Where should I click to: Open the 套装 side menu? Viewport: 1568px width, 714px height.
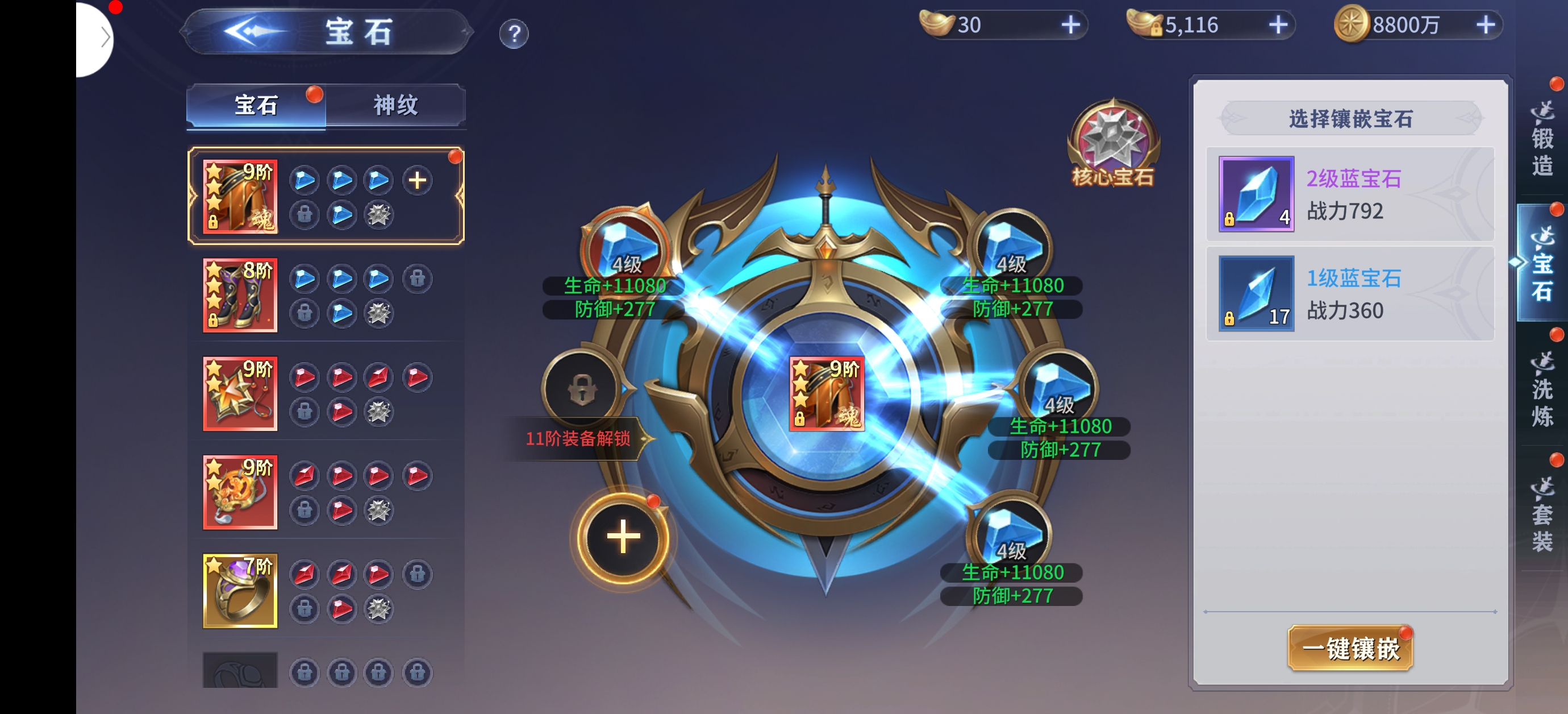[1541, 515]
